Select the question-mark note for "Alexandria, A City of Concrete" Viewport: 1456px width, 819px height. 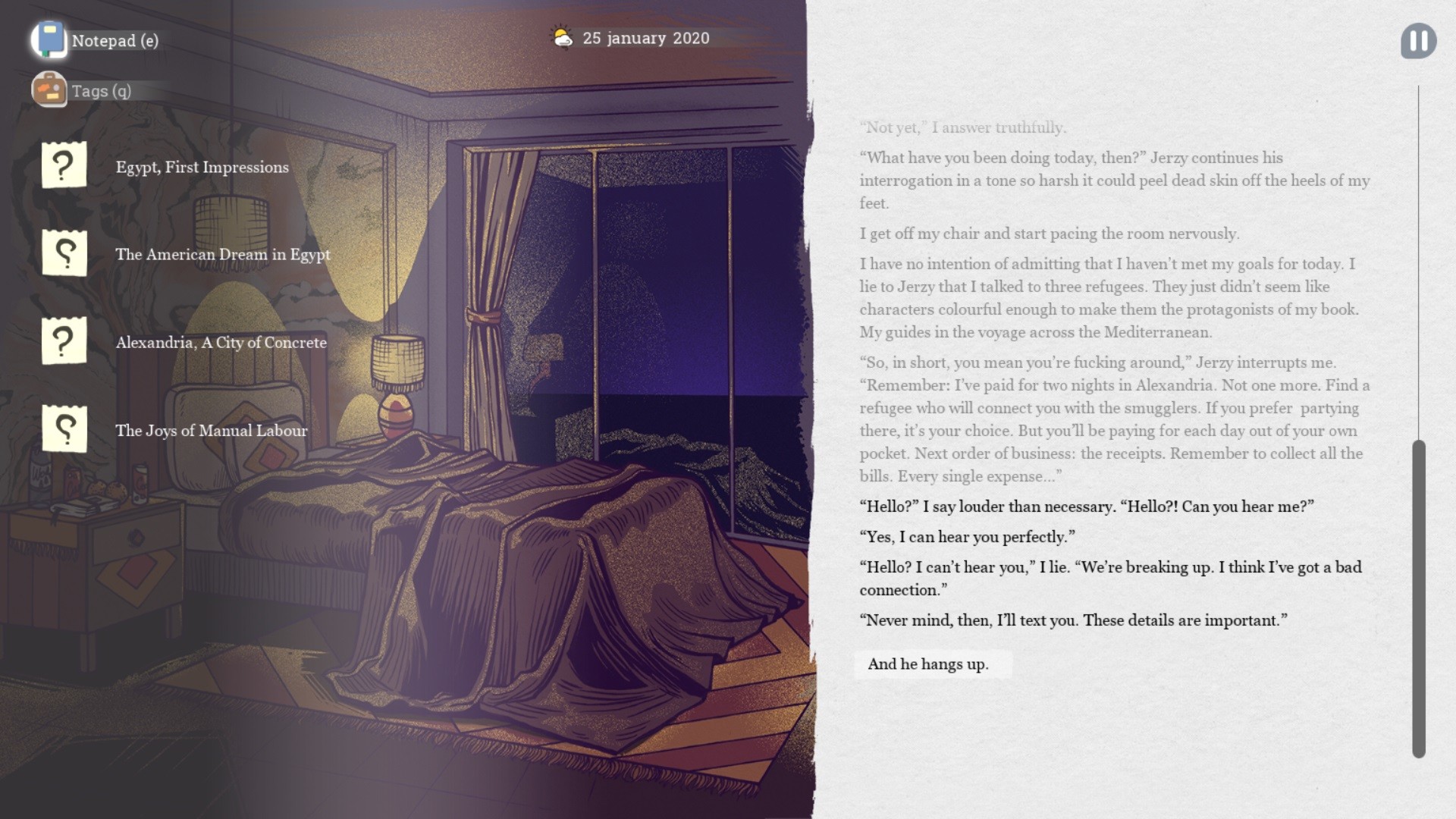(x=64, y=340)
